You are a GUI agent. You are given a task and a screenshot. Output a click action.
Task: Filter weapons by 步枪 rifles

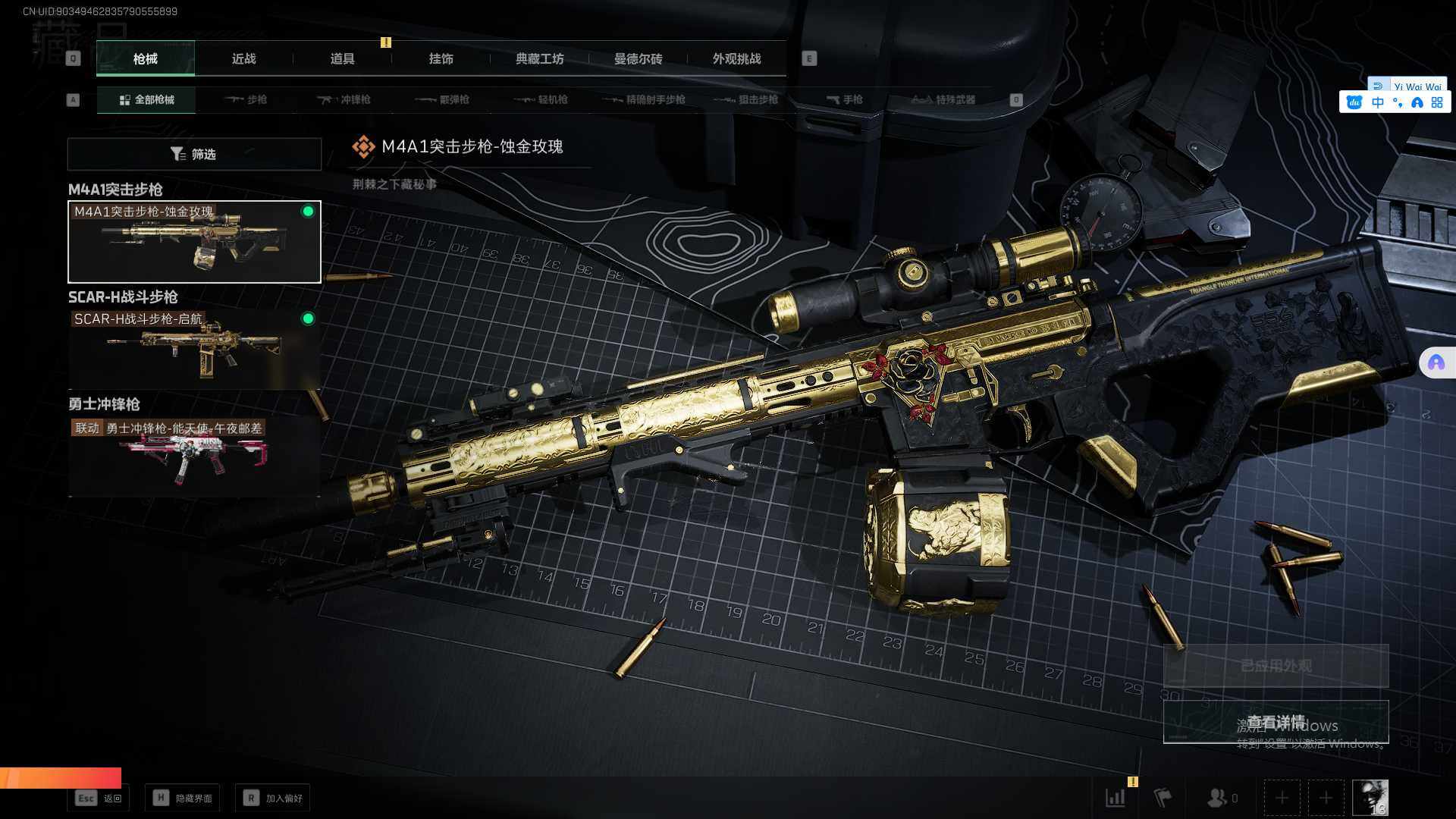coord(246,100)
